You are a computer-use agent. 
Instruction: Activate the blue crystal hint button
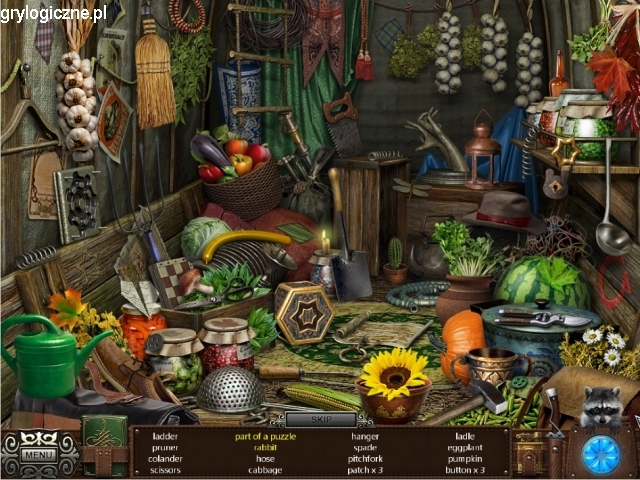[x=601, y=455]
